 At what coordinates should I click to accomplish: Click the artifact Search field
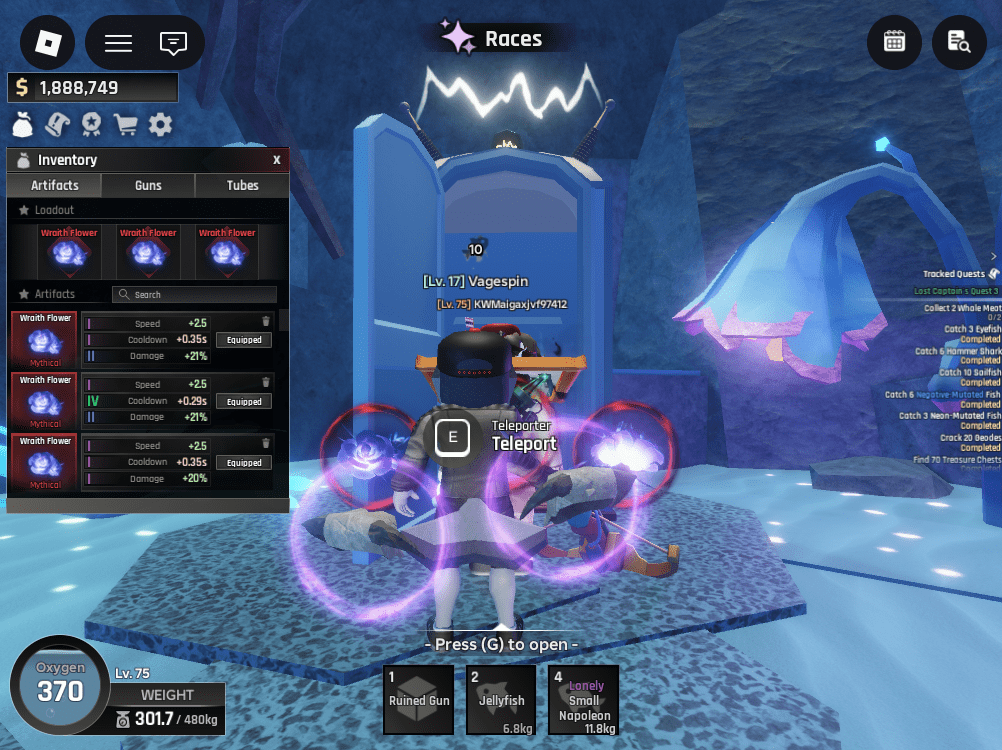coord(195,295)
